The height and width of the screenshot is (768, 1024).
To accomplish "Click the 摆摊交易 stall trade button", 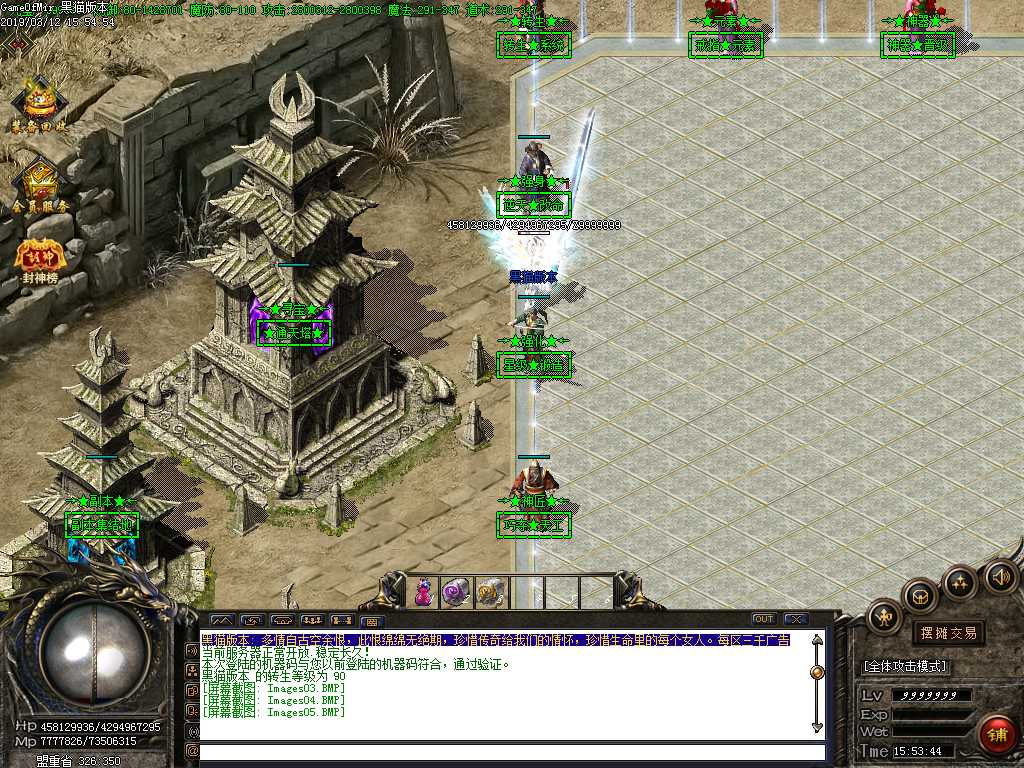I will click(x=948, y=633).
